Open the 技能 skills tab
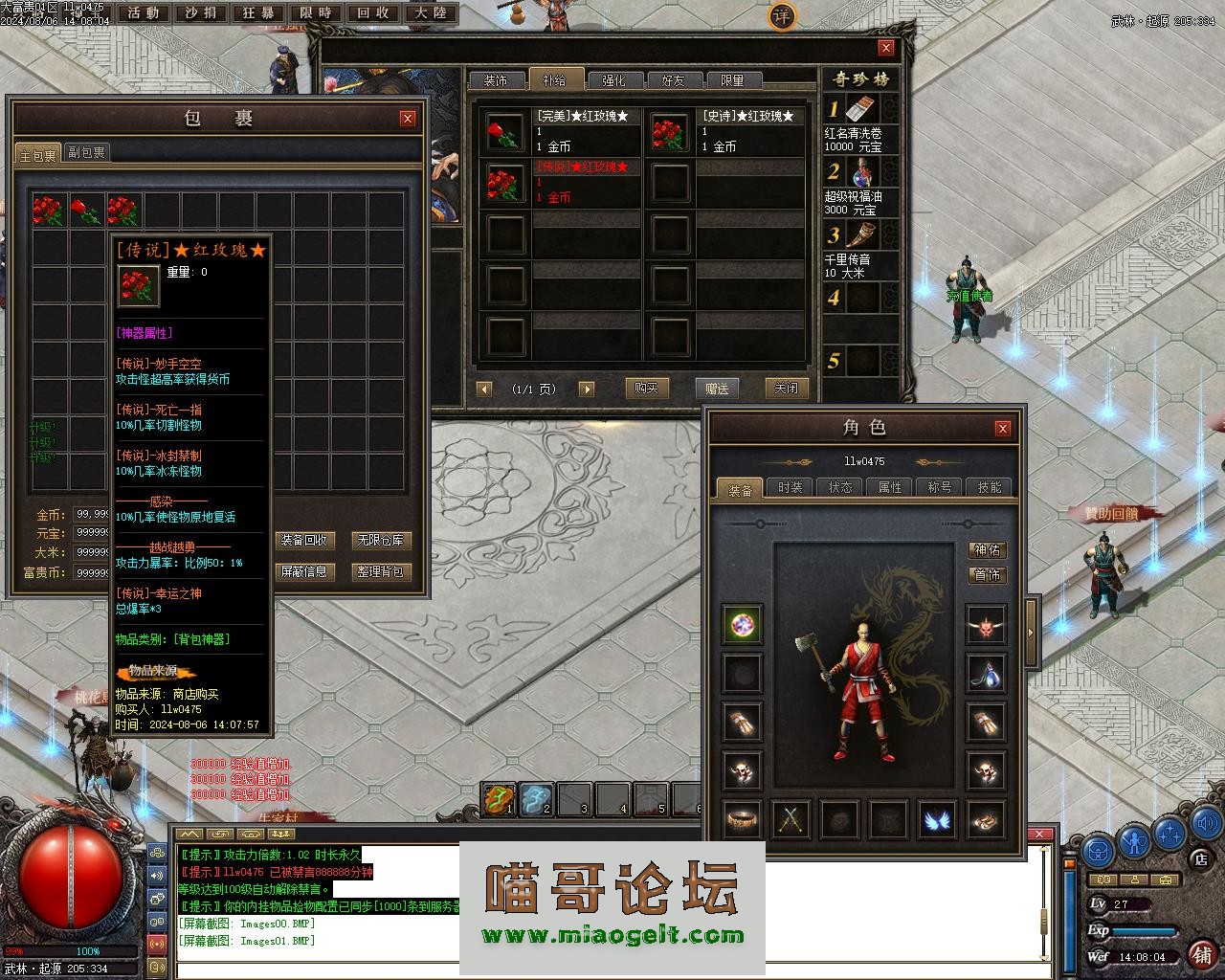Viewport: 1225px width, 980px height. [989, 487]
